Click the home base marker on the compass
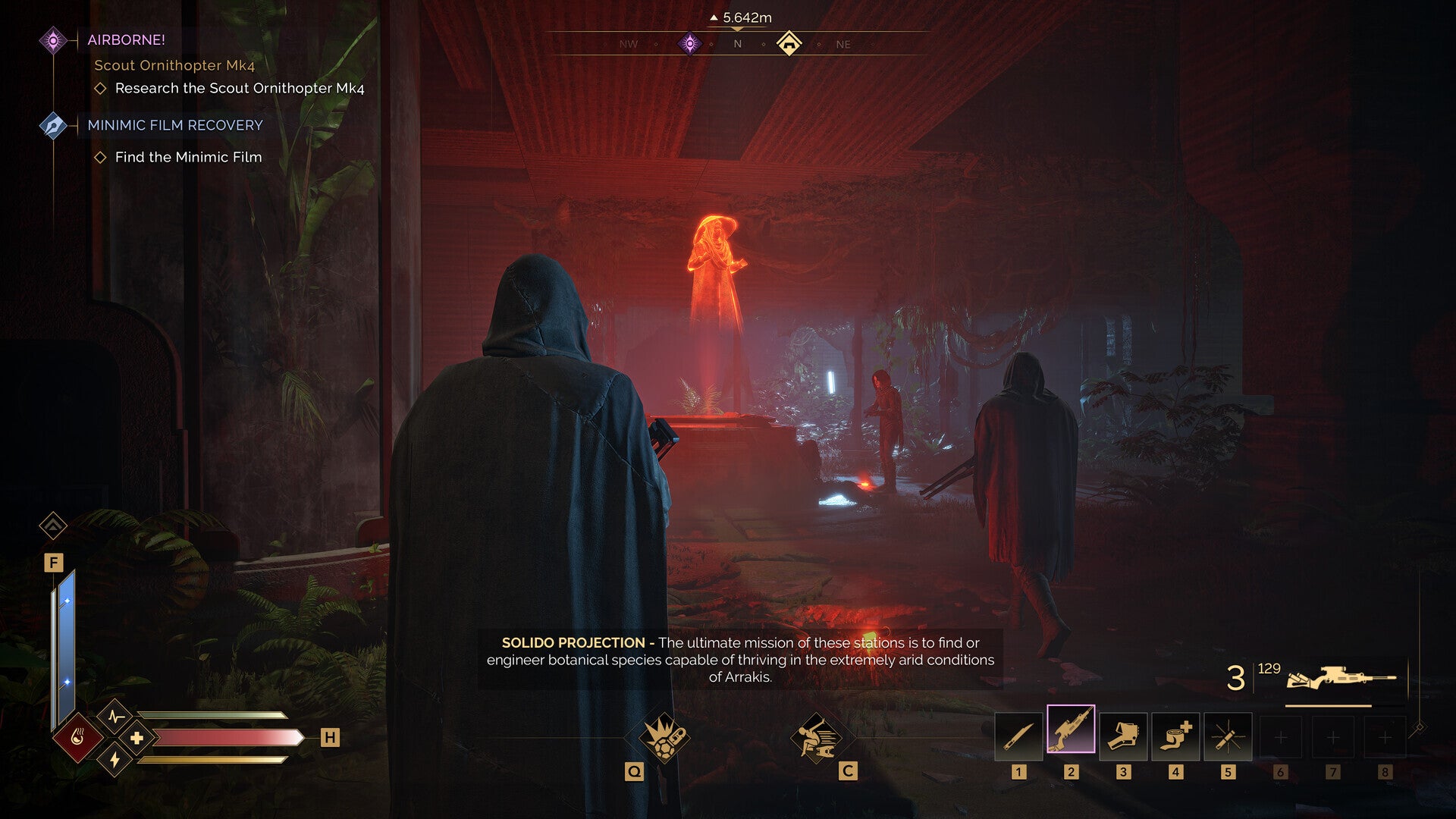Image resolution: width=1456 pixels, height=819 pixels. click(789, 43)
